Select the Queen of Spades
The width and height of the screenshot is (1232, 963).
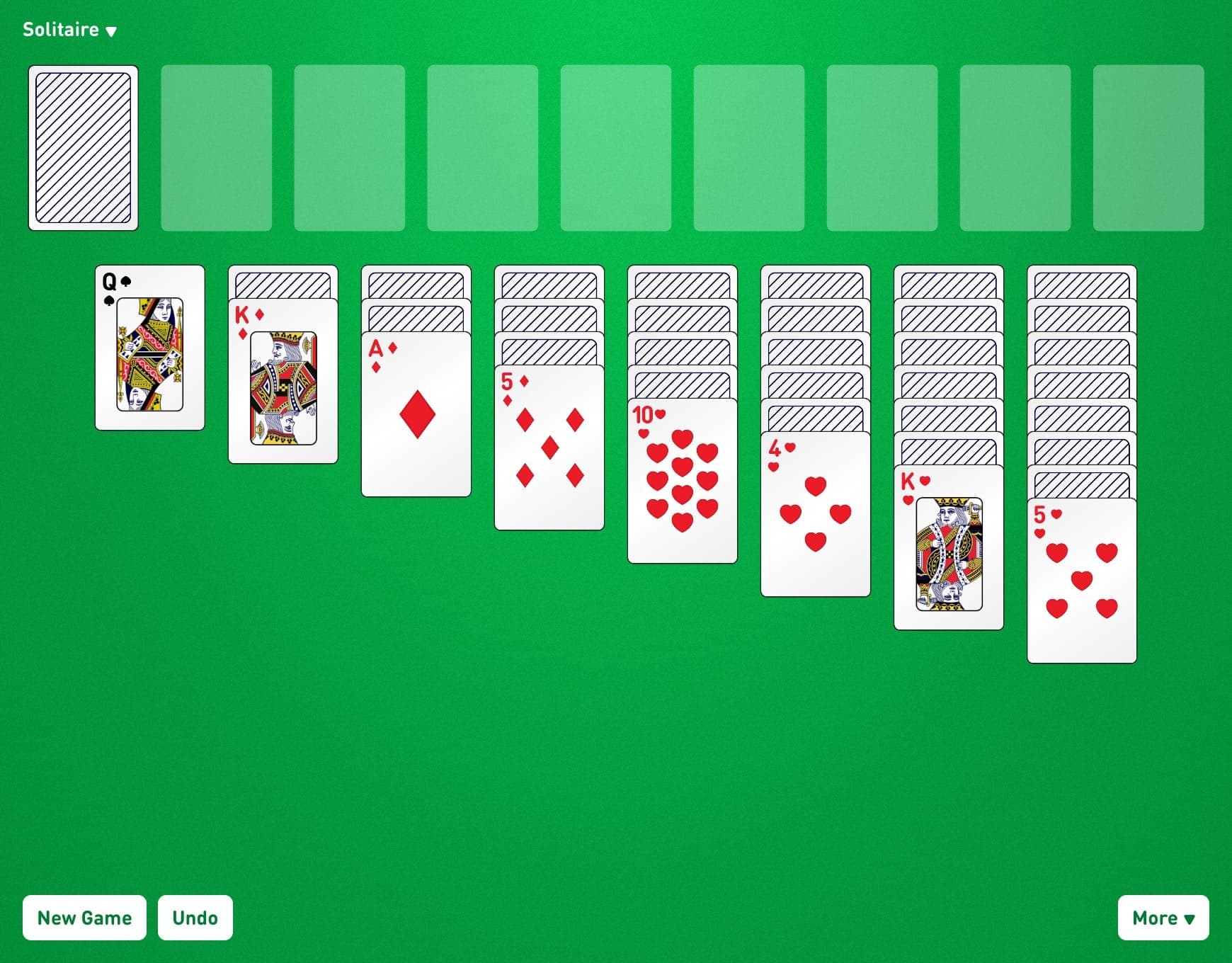(x=149, y=347)
